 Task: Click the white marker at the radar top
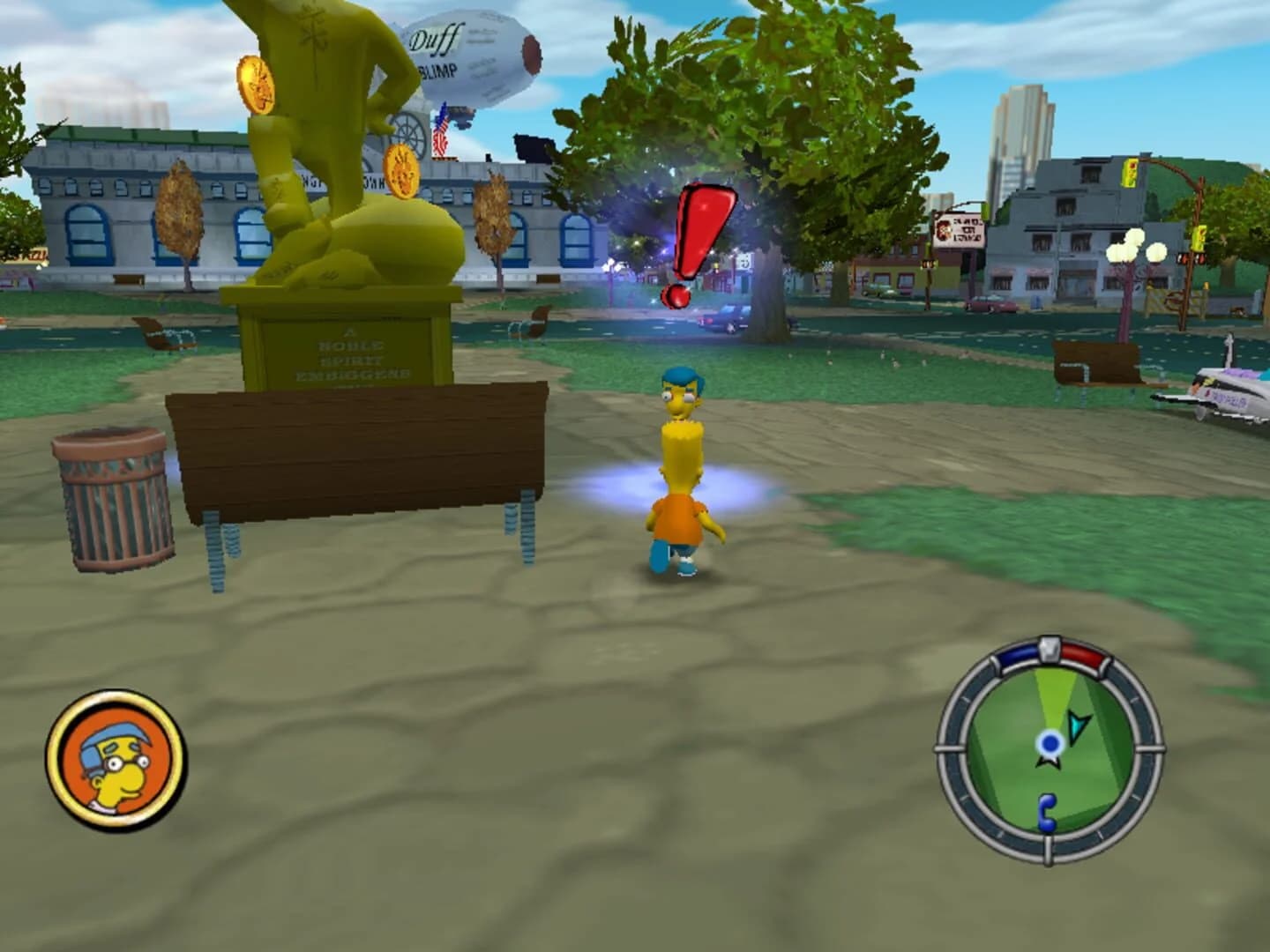click(1050, 648)
